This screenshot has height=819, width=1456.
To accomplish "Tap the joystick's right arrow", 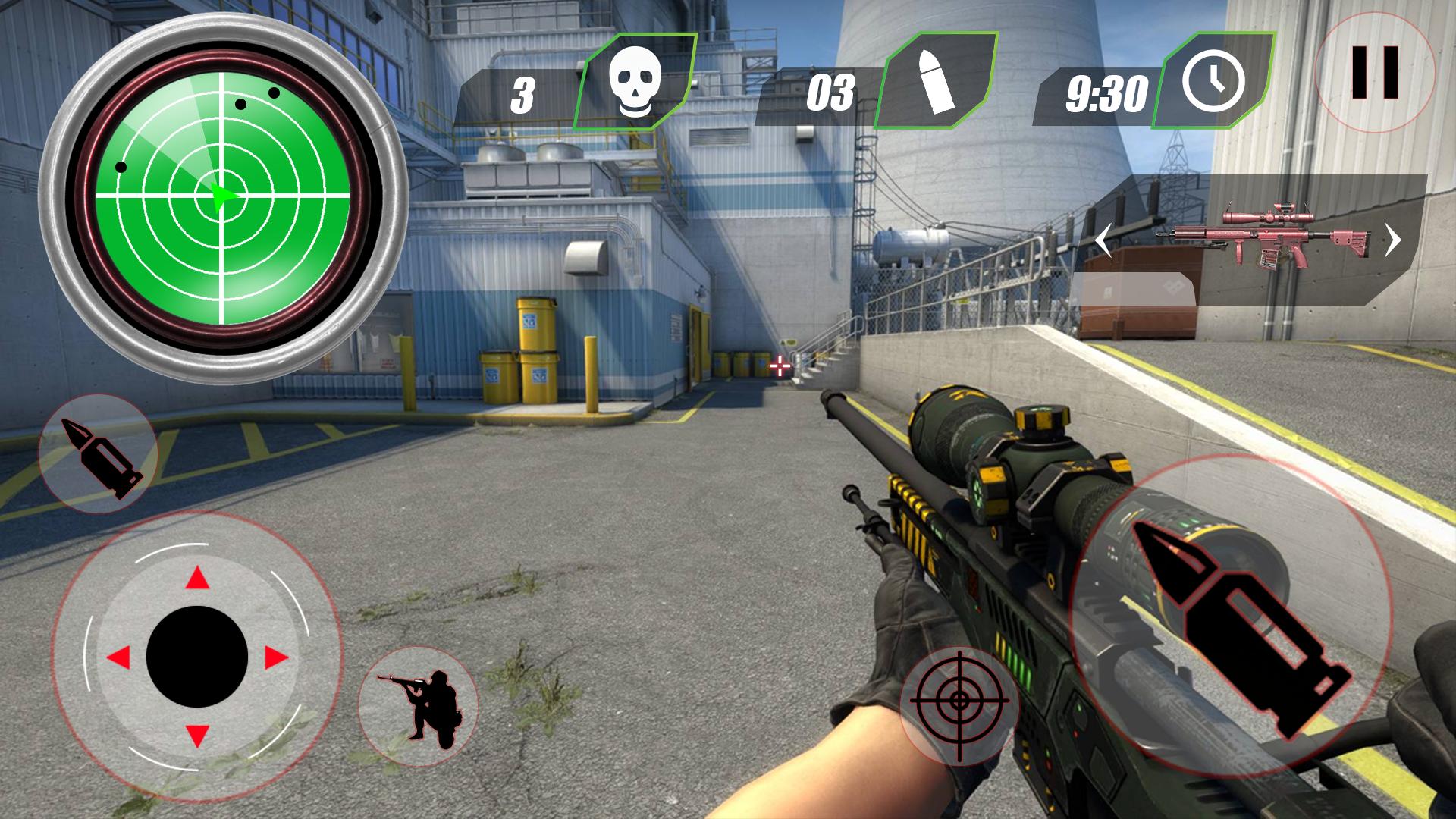I will point(276,658).
